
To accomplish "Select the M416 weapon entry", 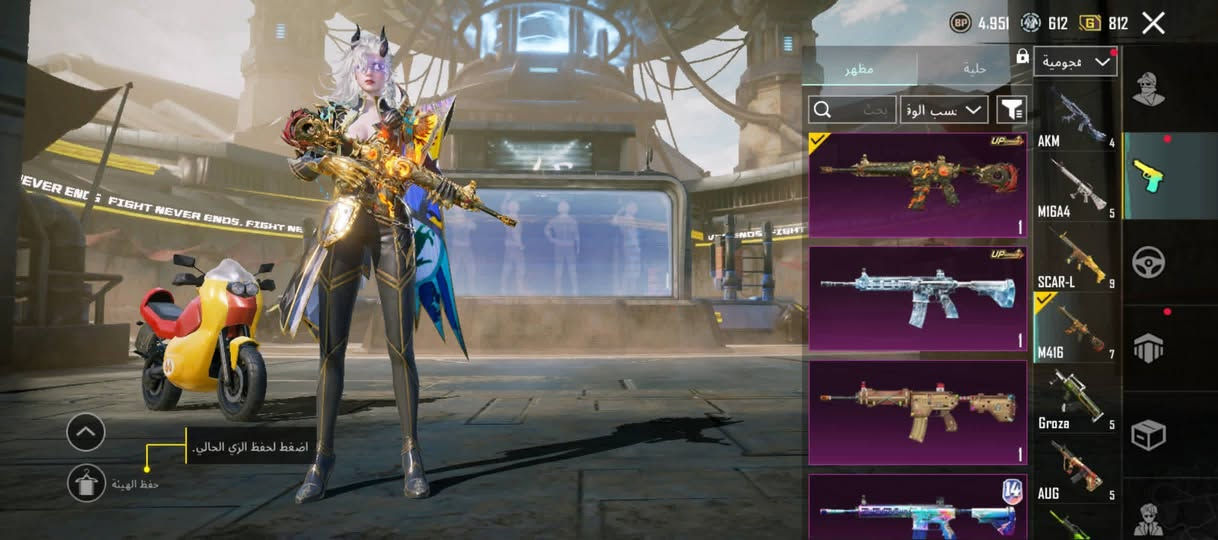I will tap(1075, 328).
